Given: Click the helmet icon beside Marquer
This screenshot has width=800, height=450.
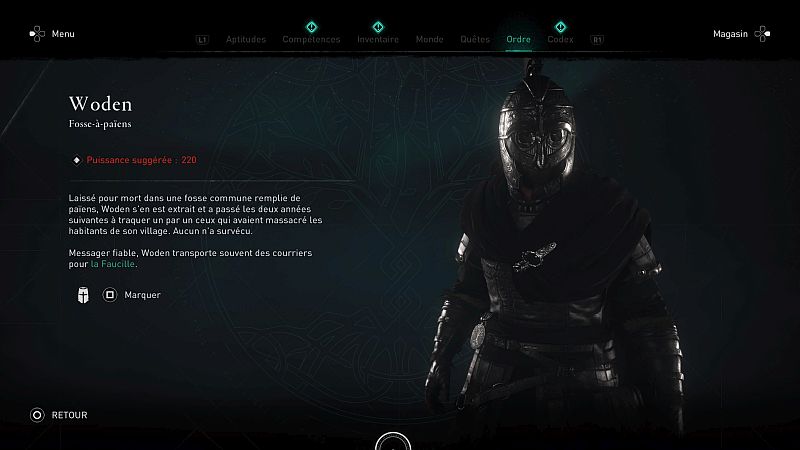Looking at the screenshot, I should 80,295.
